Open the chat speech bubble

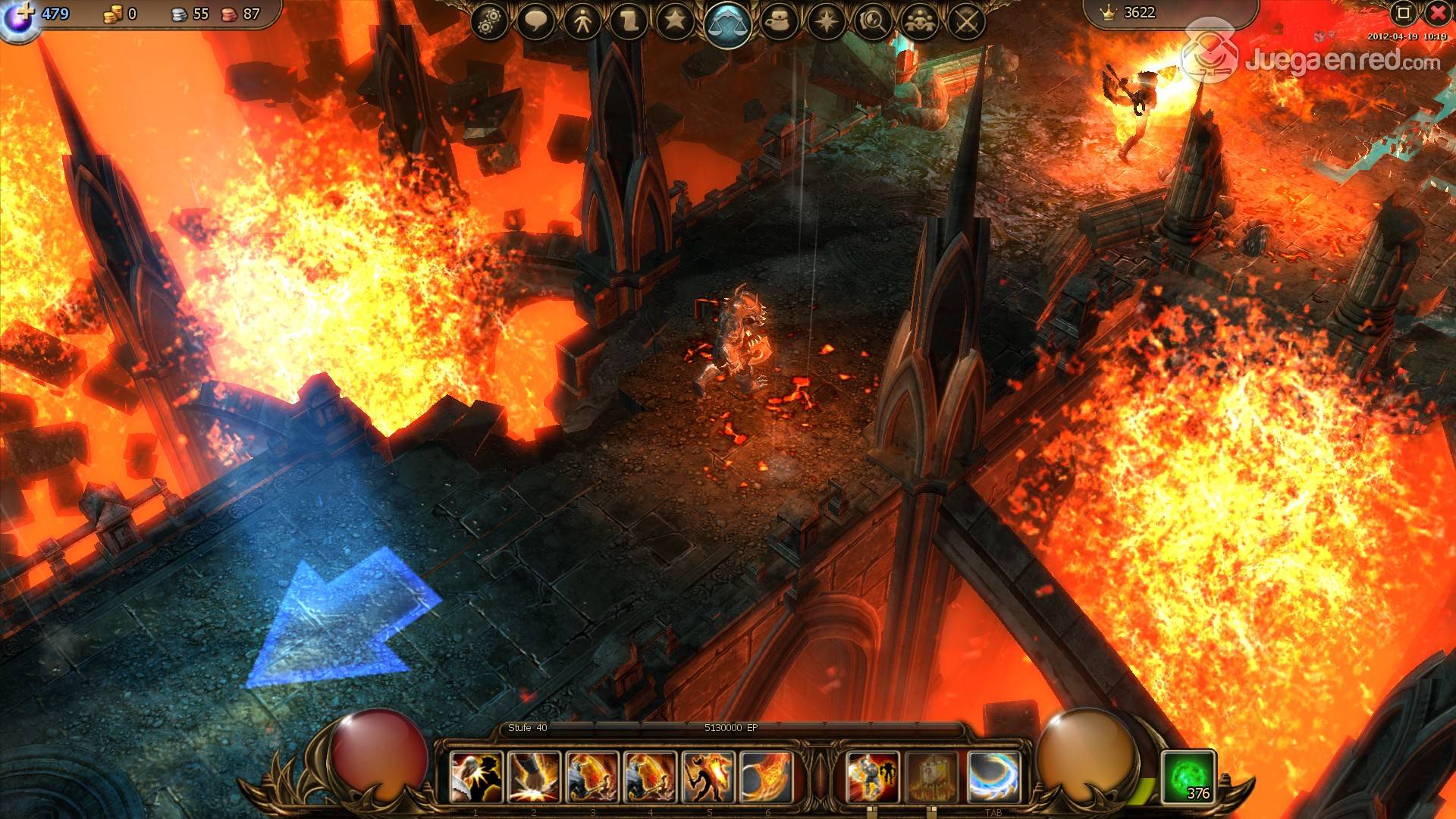[536, 22]
